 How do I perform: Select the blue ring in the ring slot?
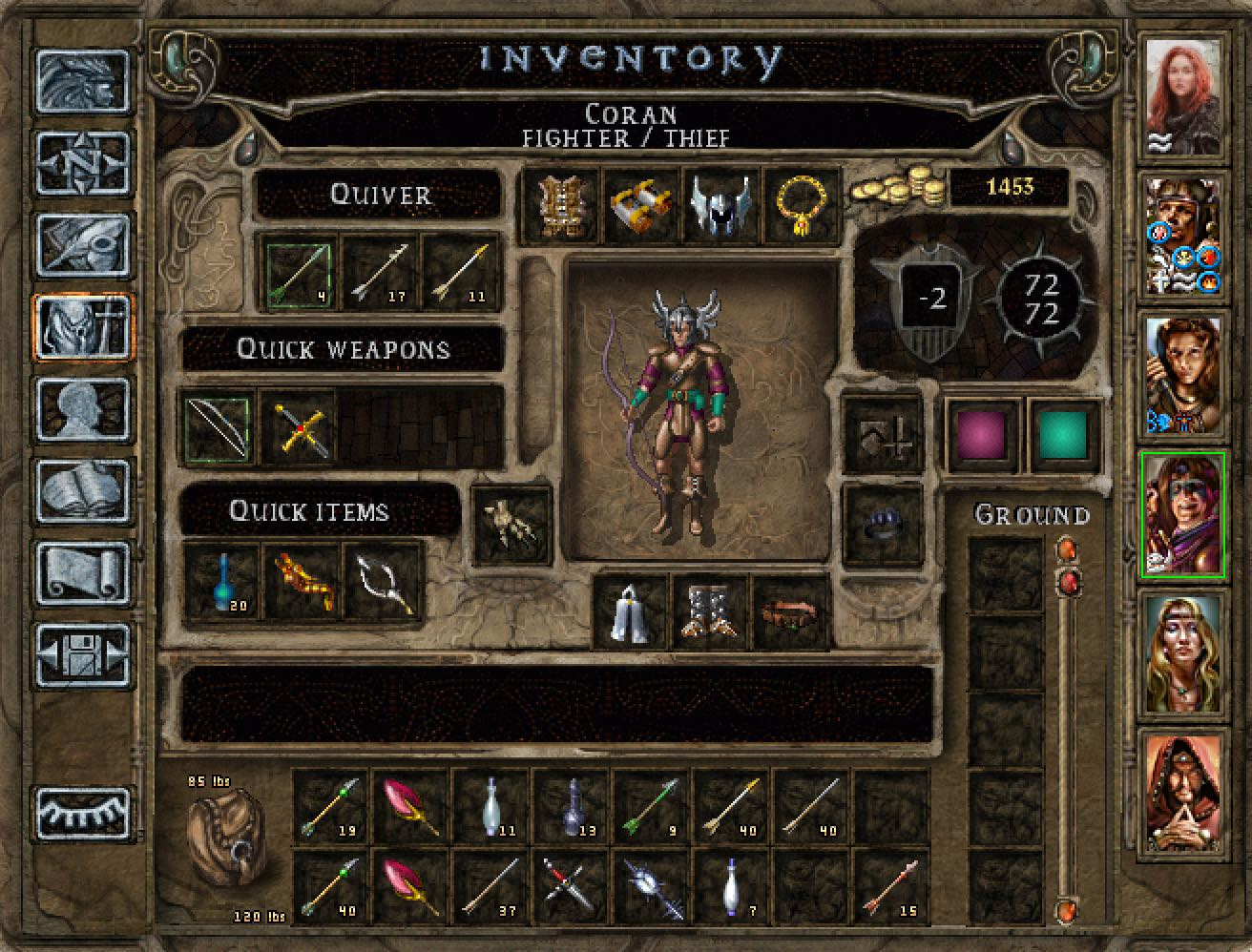coord(883,523)
